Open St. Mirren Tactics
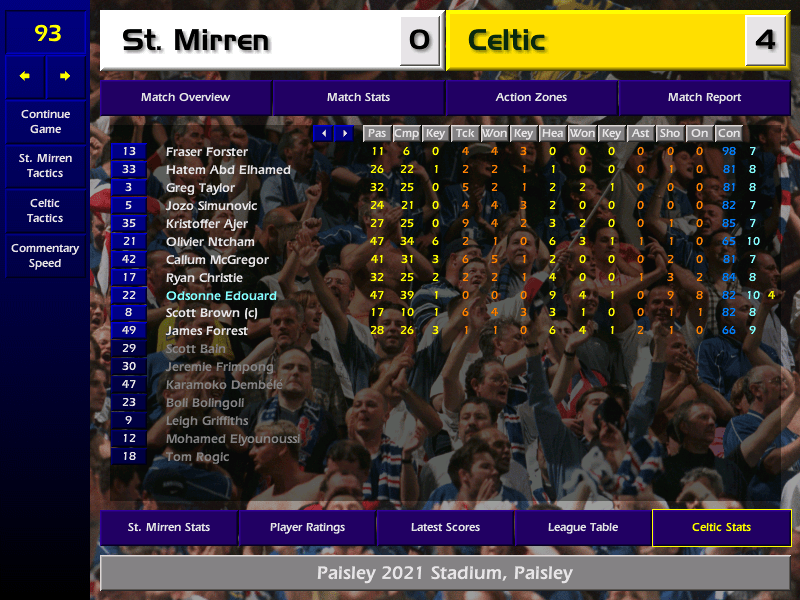The image size is (800, 600). point(45,165)
